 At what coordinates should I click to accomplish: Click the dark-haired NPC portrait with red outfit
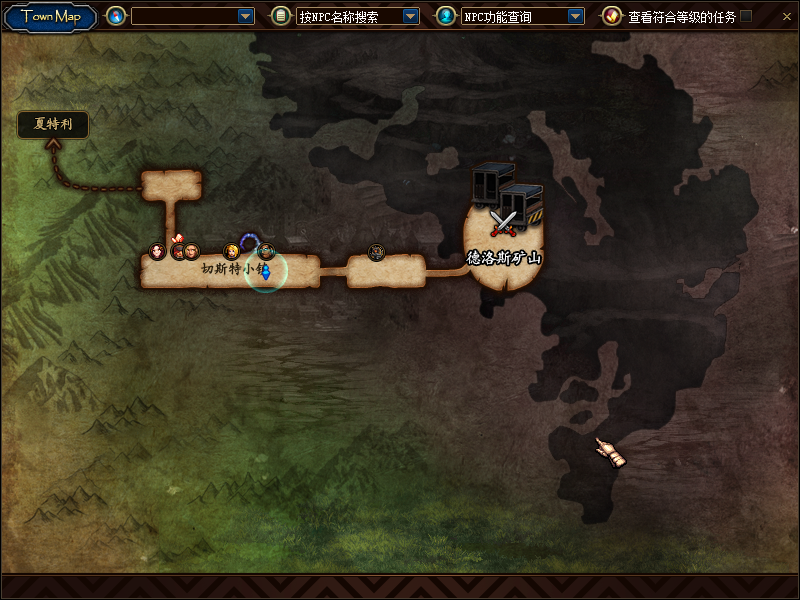pyautogui.click(x=157, y=250)
